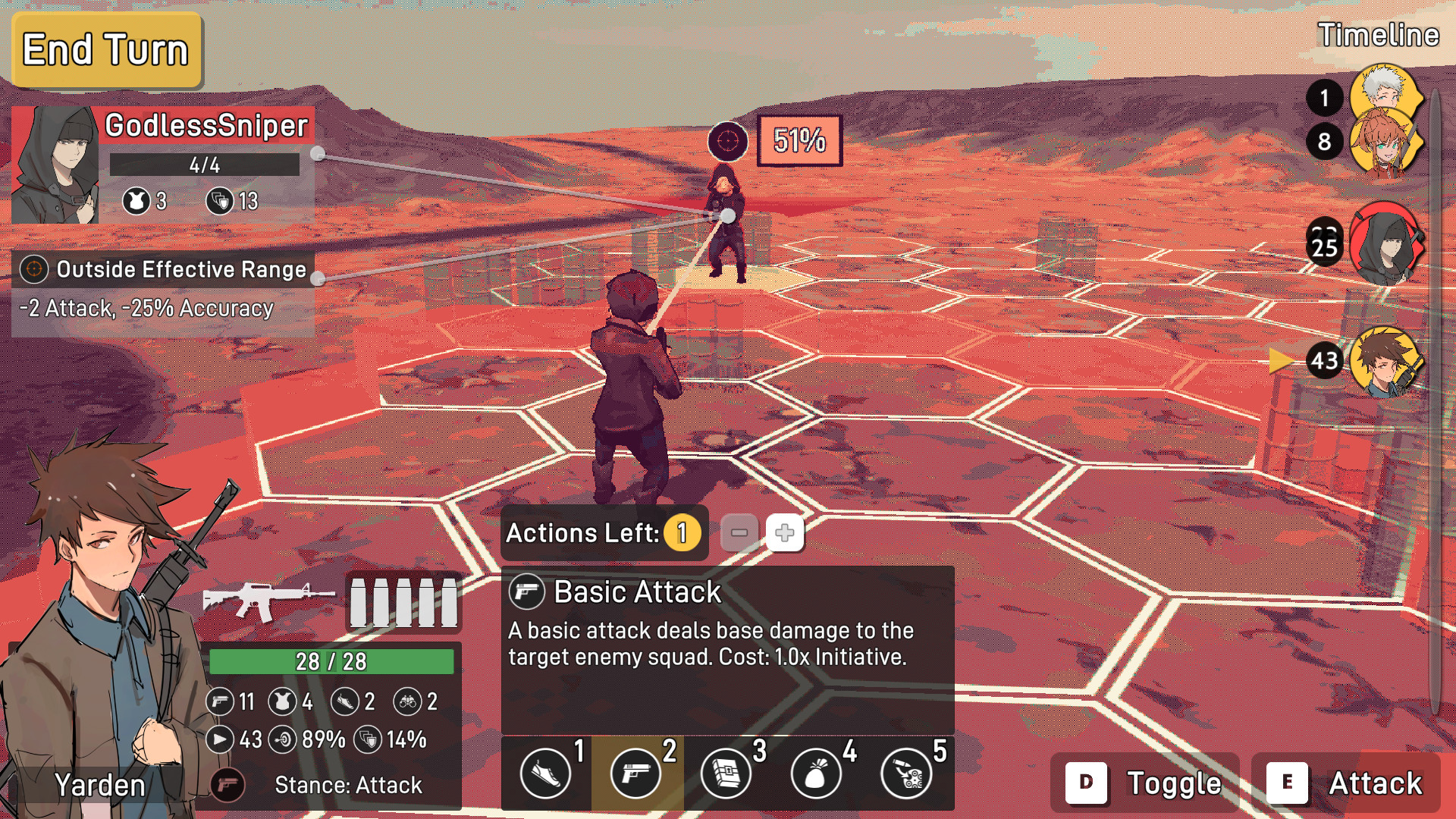Click the Toggle button
The image size is (1456, 819).
(x=1145, y=783)
